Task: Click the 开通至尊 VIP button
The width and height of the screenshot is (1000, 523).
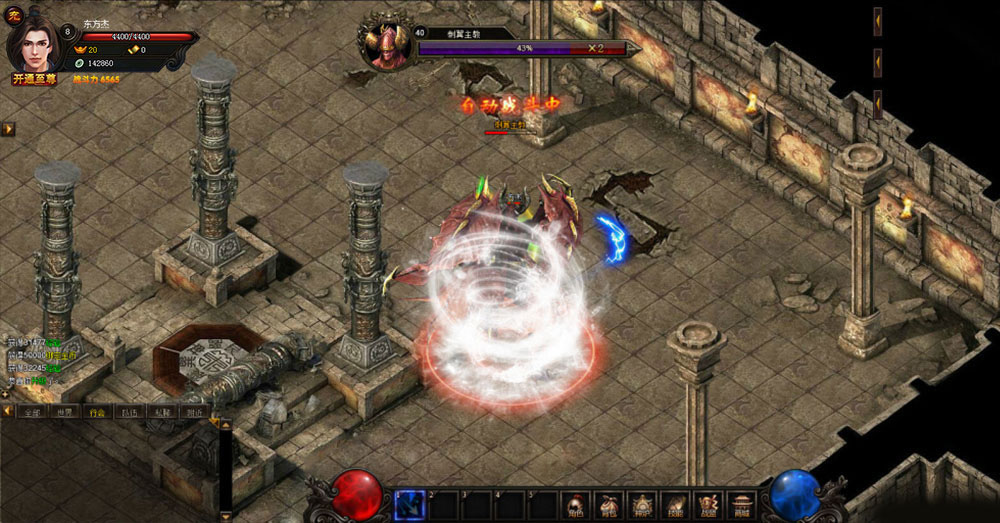Action: [35, 78]
